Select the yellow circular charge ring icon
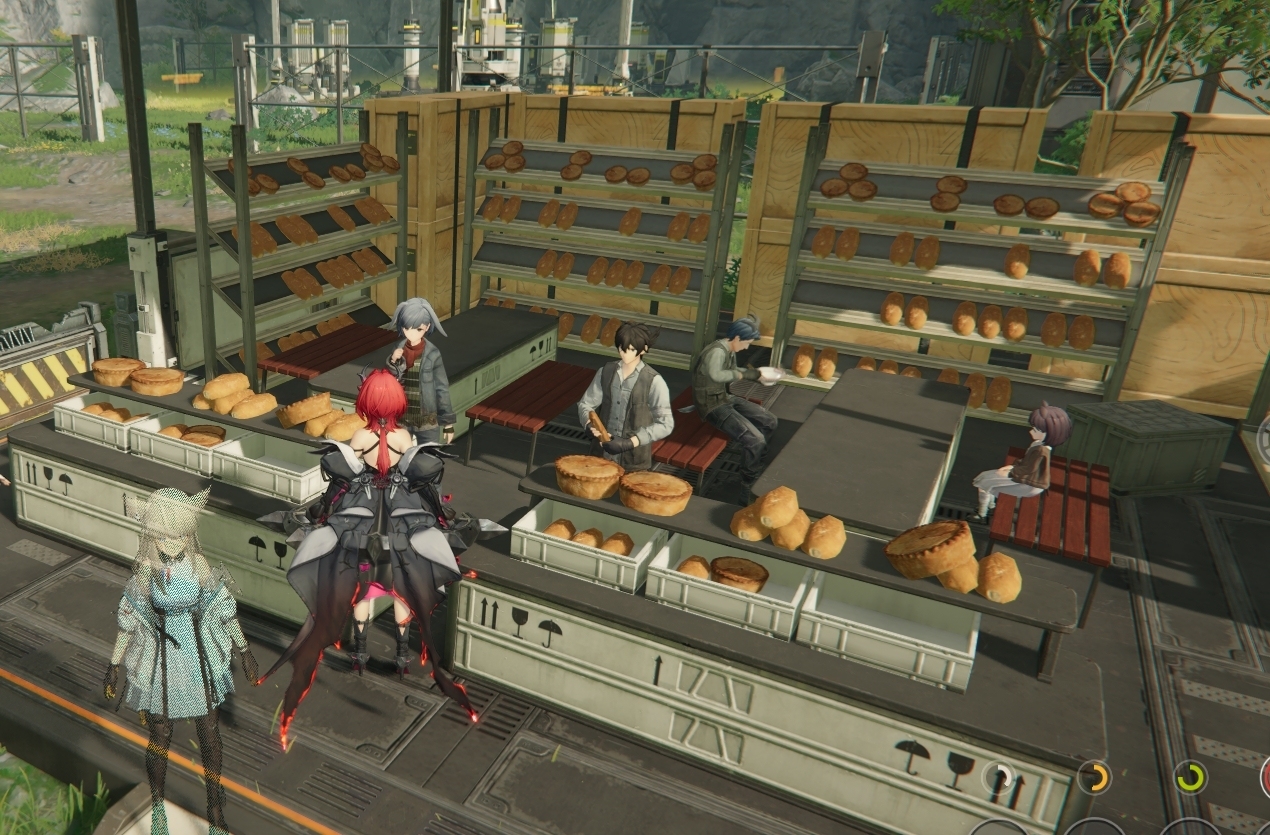 coord(1094,777)
